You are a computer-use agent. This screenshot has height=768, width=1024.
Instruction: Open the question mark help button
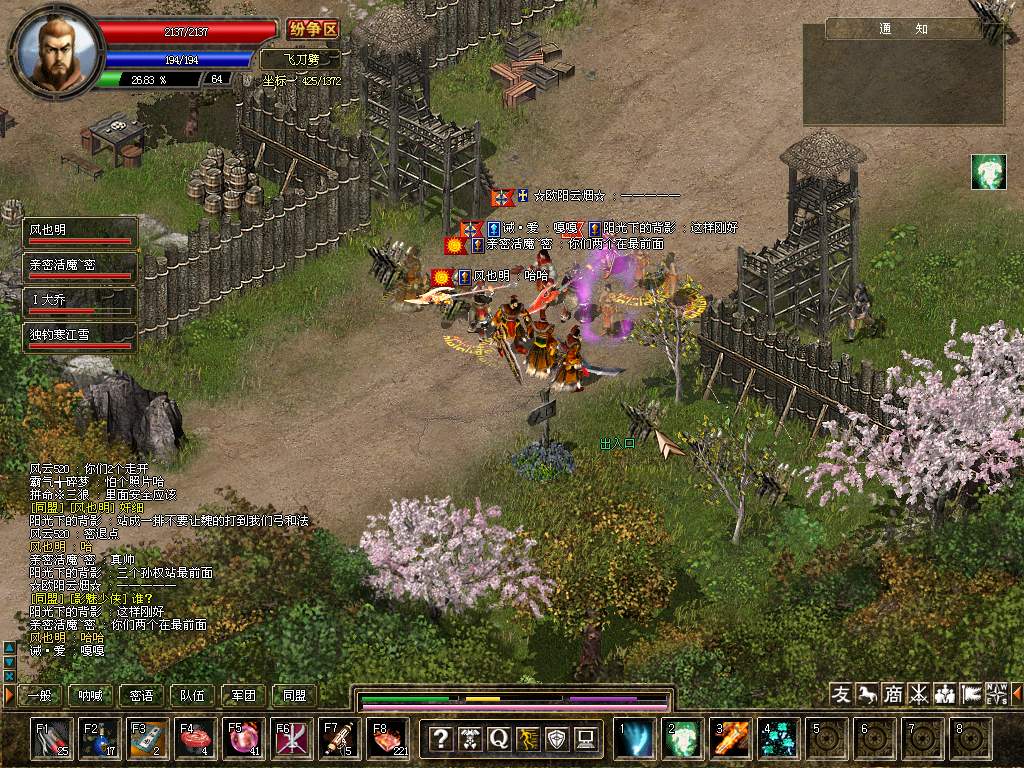coord(440,739)
